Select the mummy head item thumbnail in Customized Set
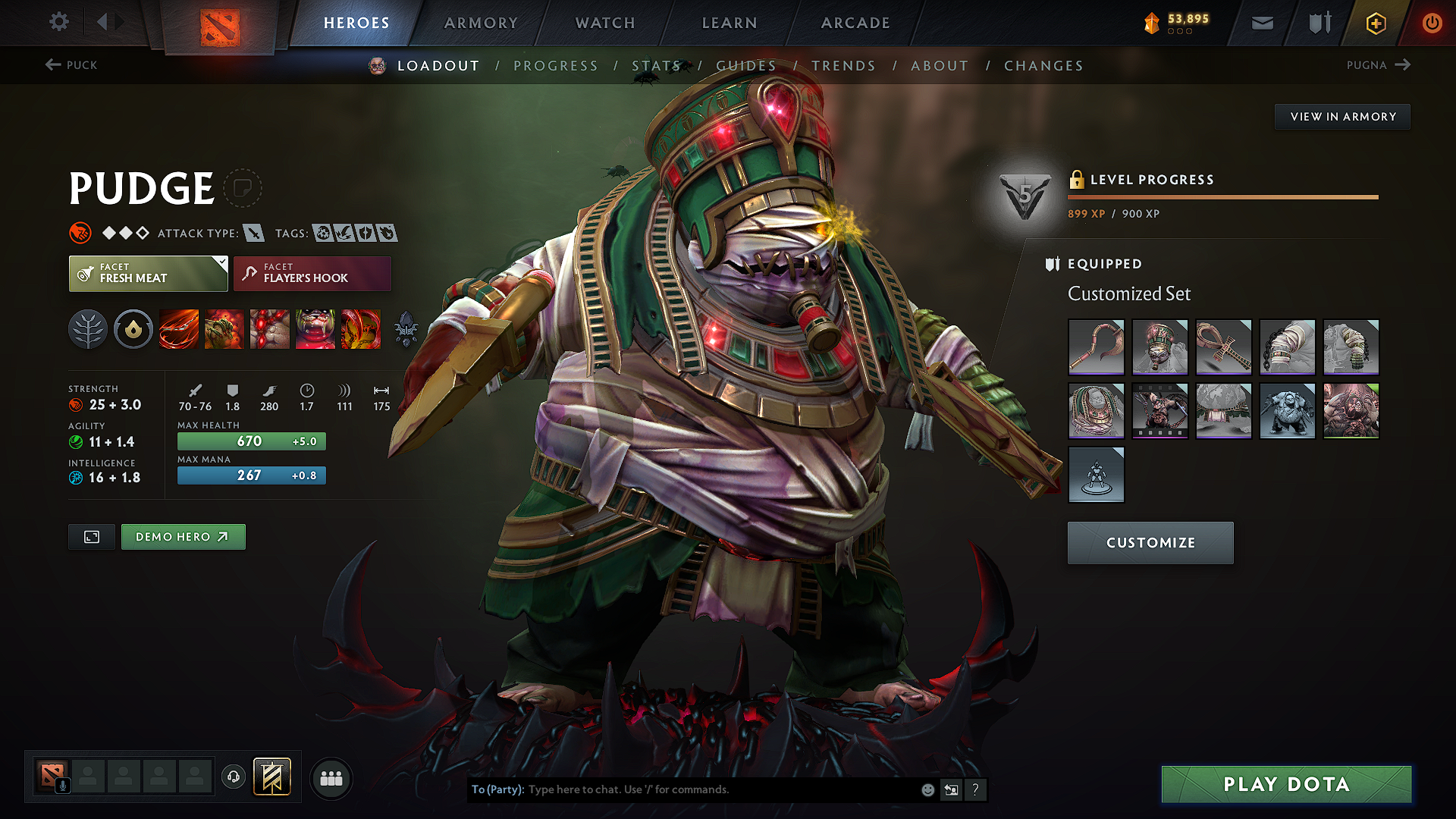Viewport: 1456px width, 819px height. tap(1160, 347)
